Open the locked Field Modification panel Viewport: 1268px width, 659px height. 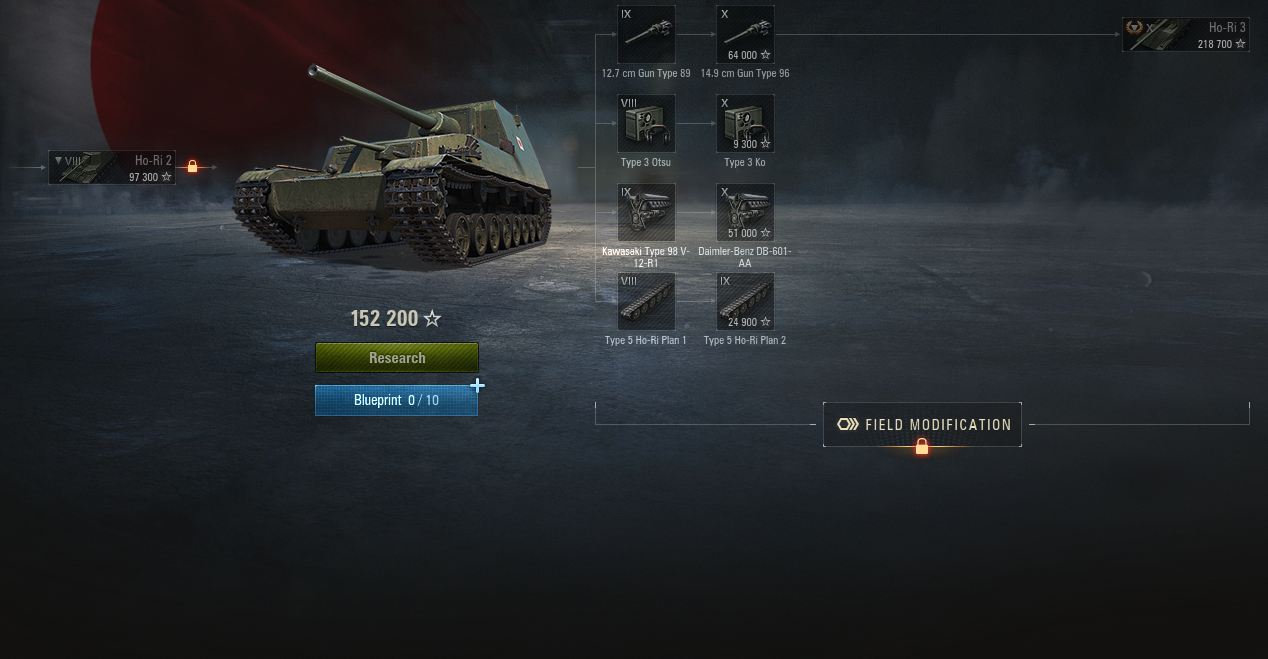pos(922,425)
